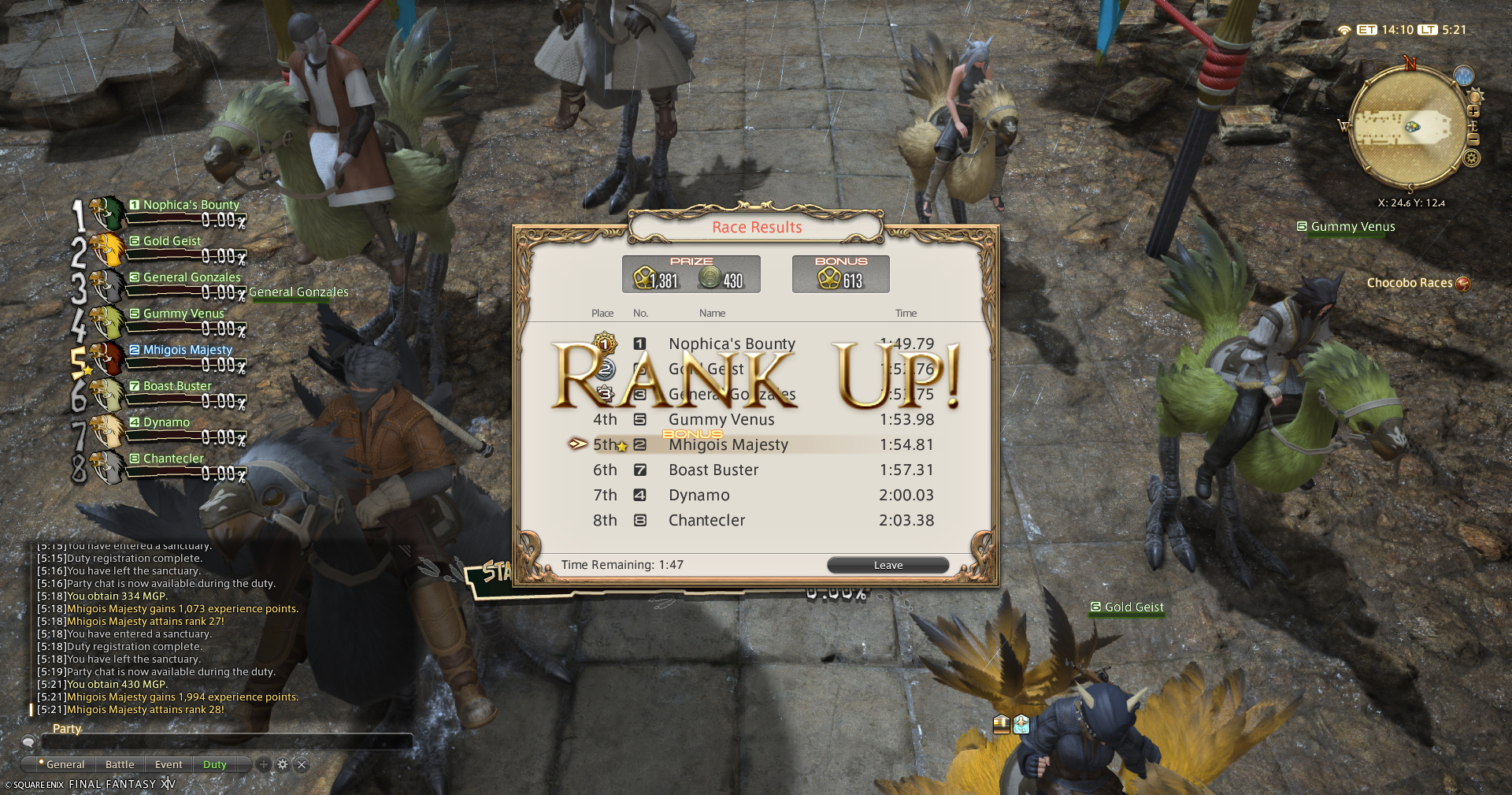Open chat log settings gear
1512x795 pixels.
pyautogui.click(x=283, y=764)
